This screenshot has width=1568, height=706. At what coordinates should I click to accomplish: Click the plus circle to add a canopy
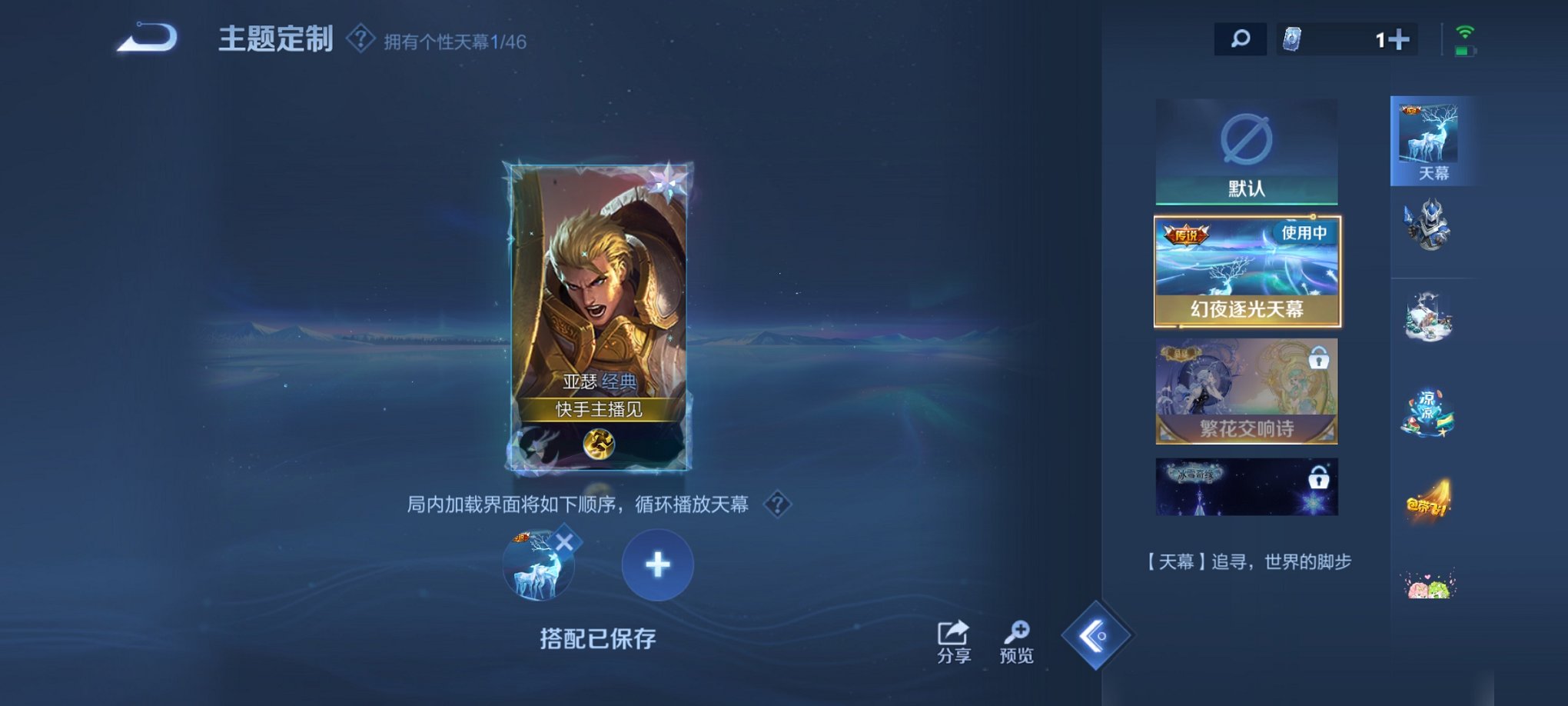(x=655, y=564)
